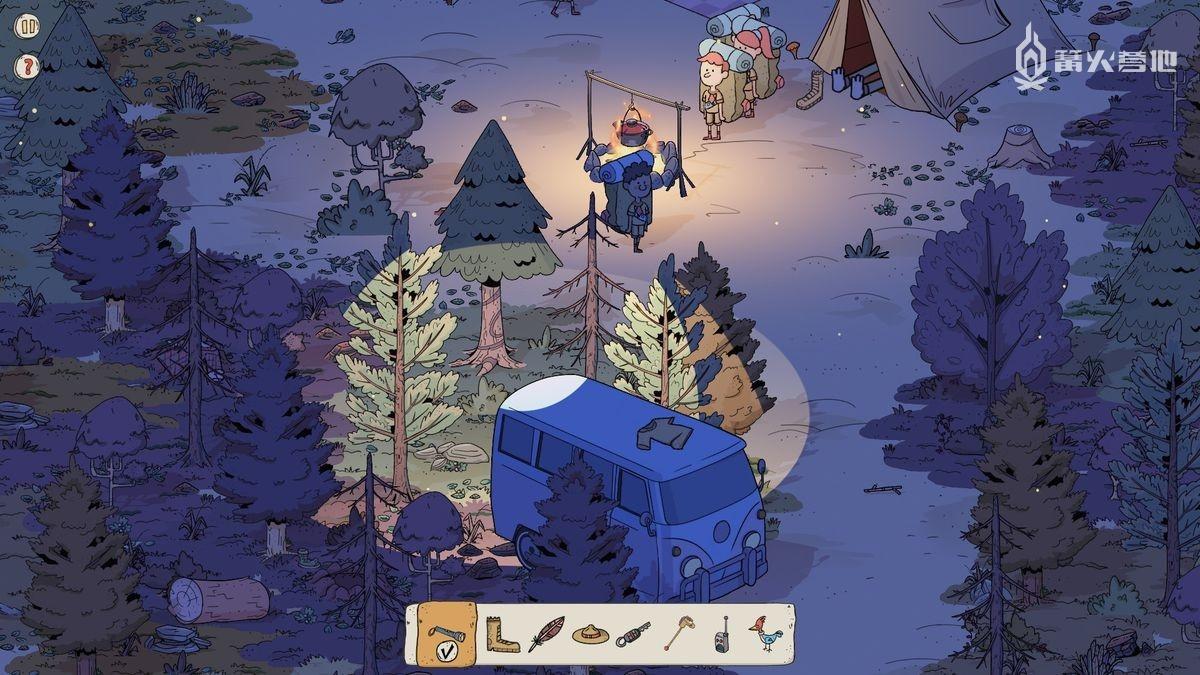The width and height of the screenshot is (1200, 675).
Task: Pick the rooster item in the bar
Action: pyautogui.click(x=765, y=634)
